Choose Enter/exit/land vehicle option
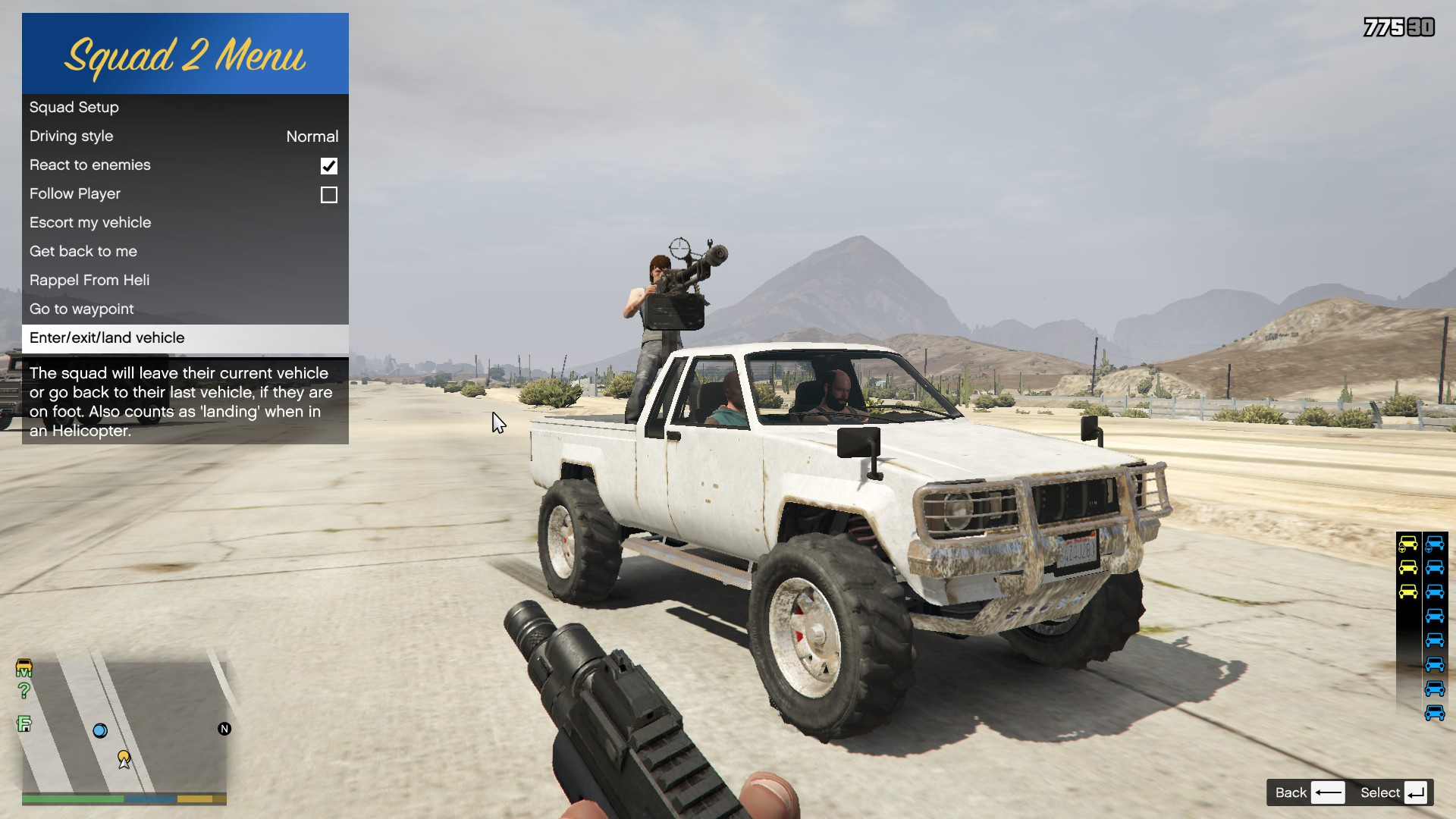This screenshot has height=819, width=1456. (185, 338)
